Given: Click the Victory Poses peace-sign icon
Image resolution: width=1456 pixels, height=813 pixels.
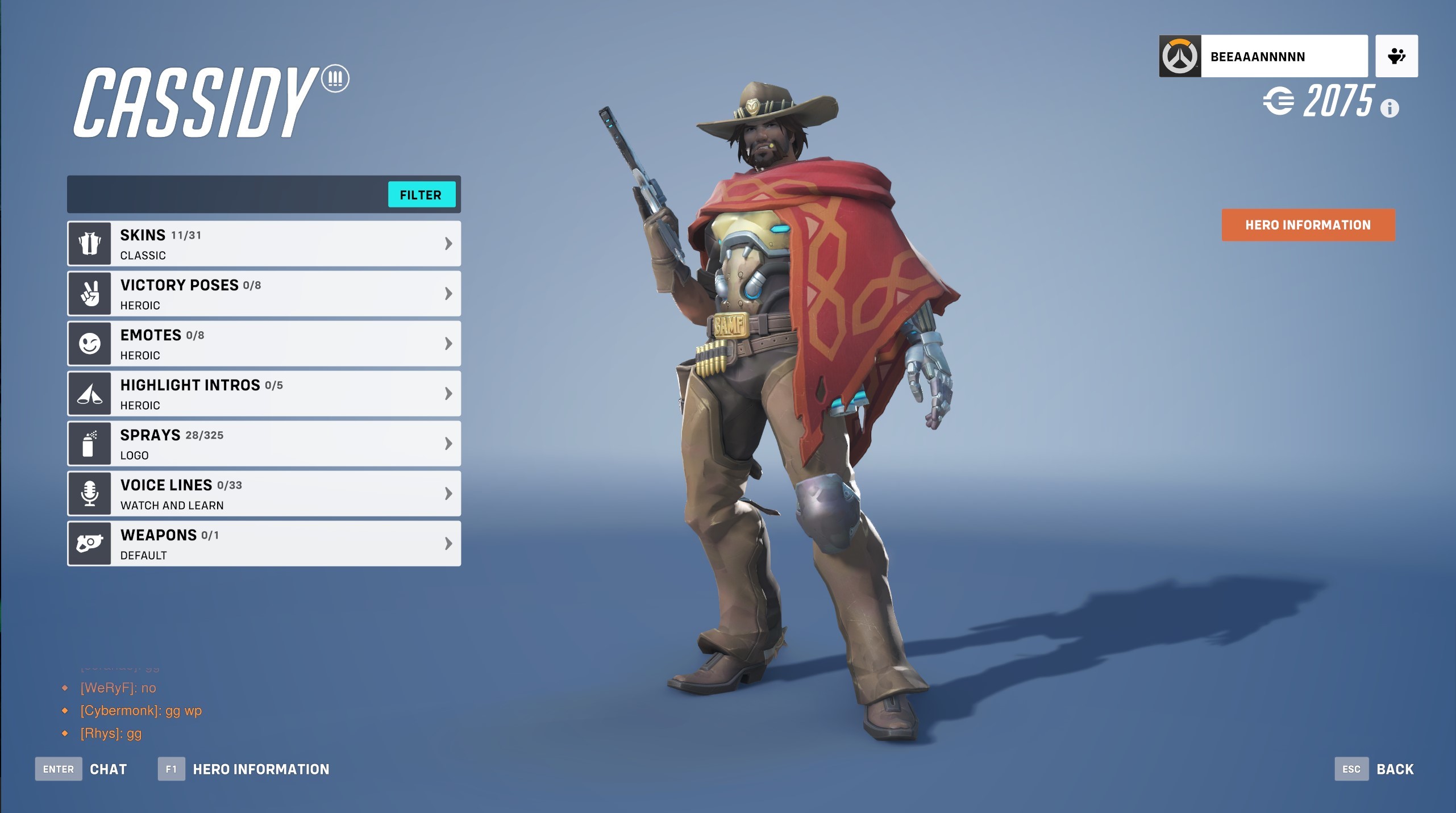Looking at the screenshot, I should coord(89,293).
